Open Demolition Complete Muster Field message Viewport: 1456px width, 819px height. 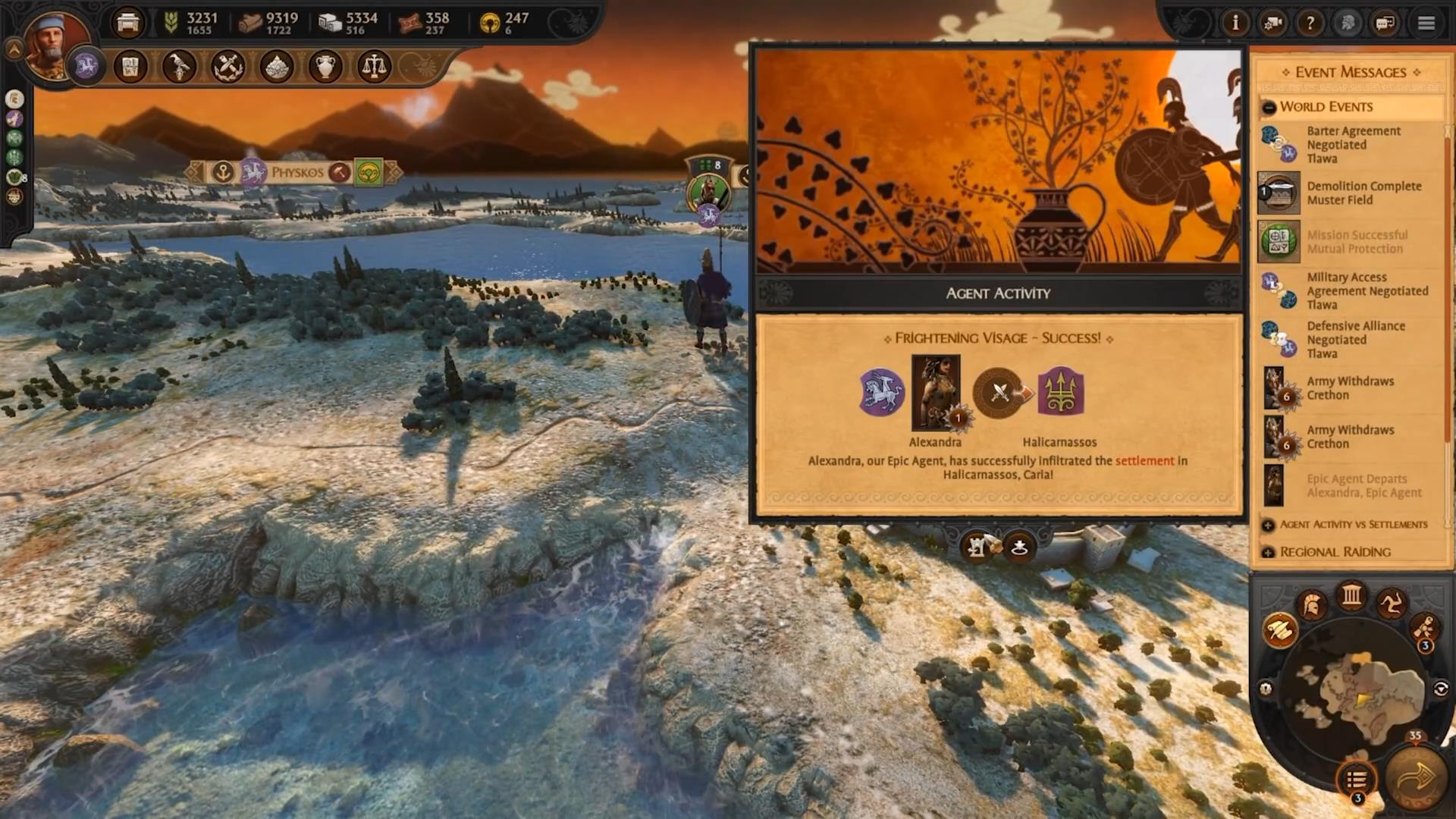(1363, 193)
